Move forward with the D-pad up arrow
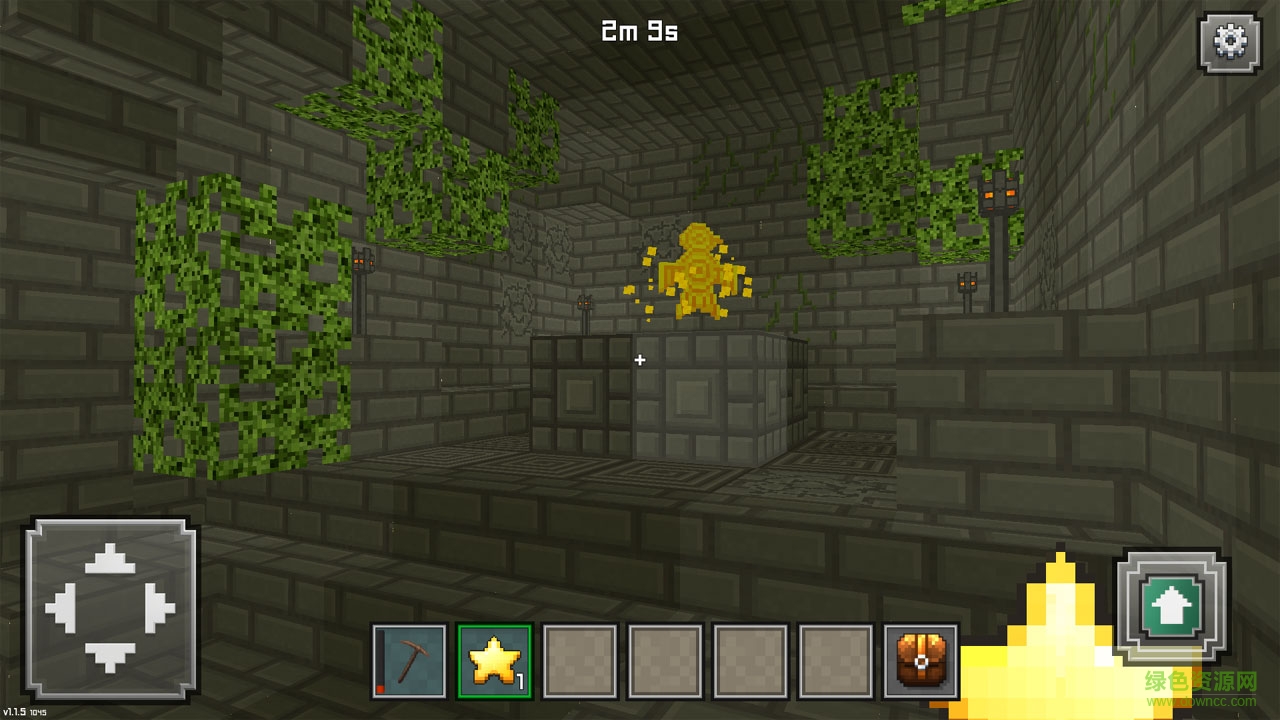 pyautogui.click(x=110, y=560)
